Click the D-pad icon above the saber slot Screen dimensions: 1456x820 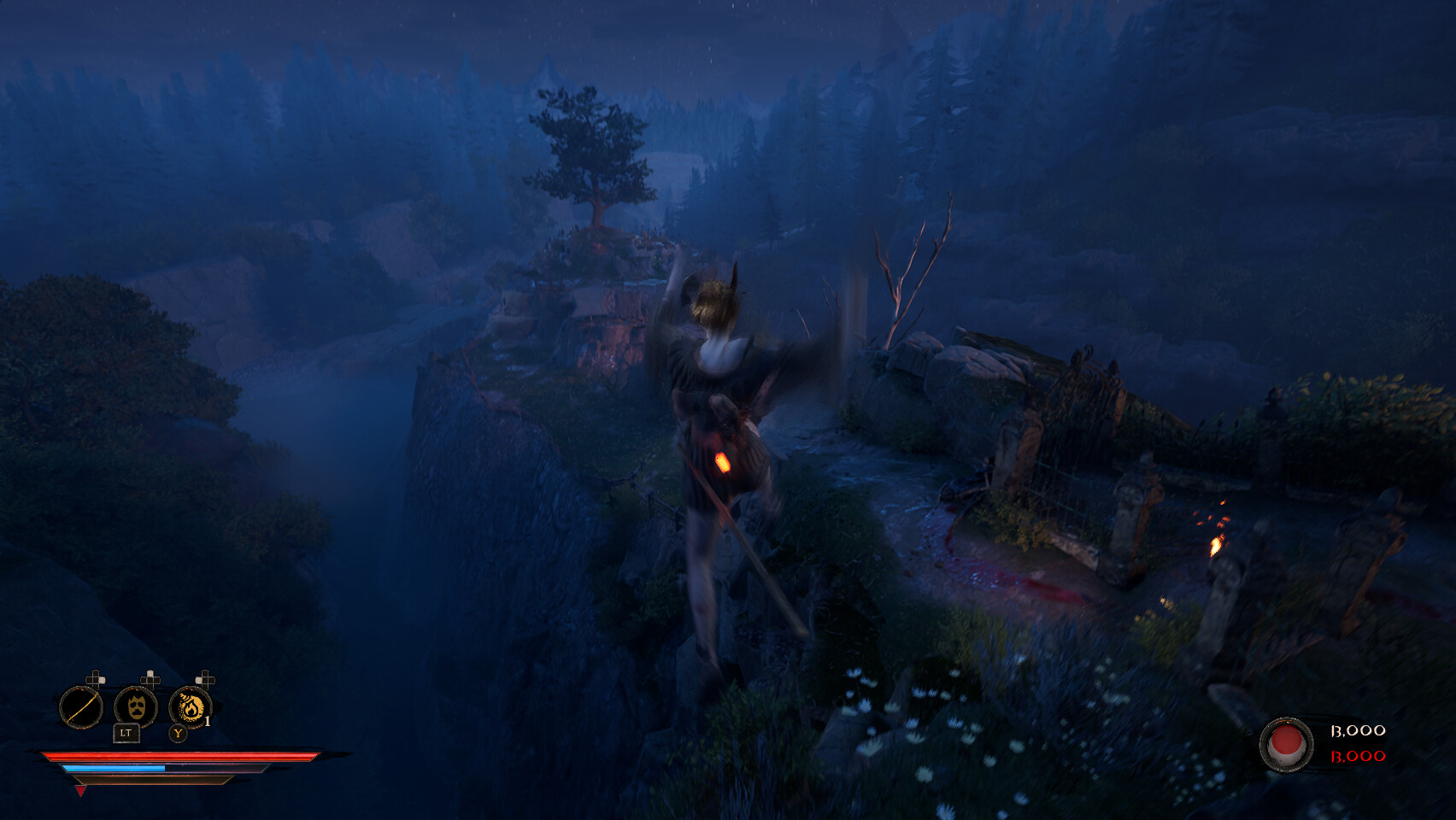[96, 678]
